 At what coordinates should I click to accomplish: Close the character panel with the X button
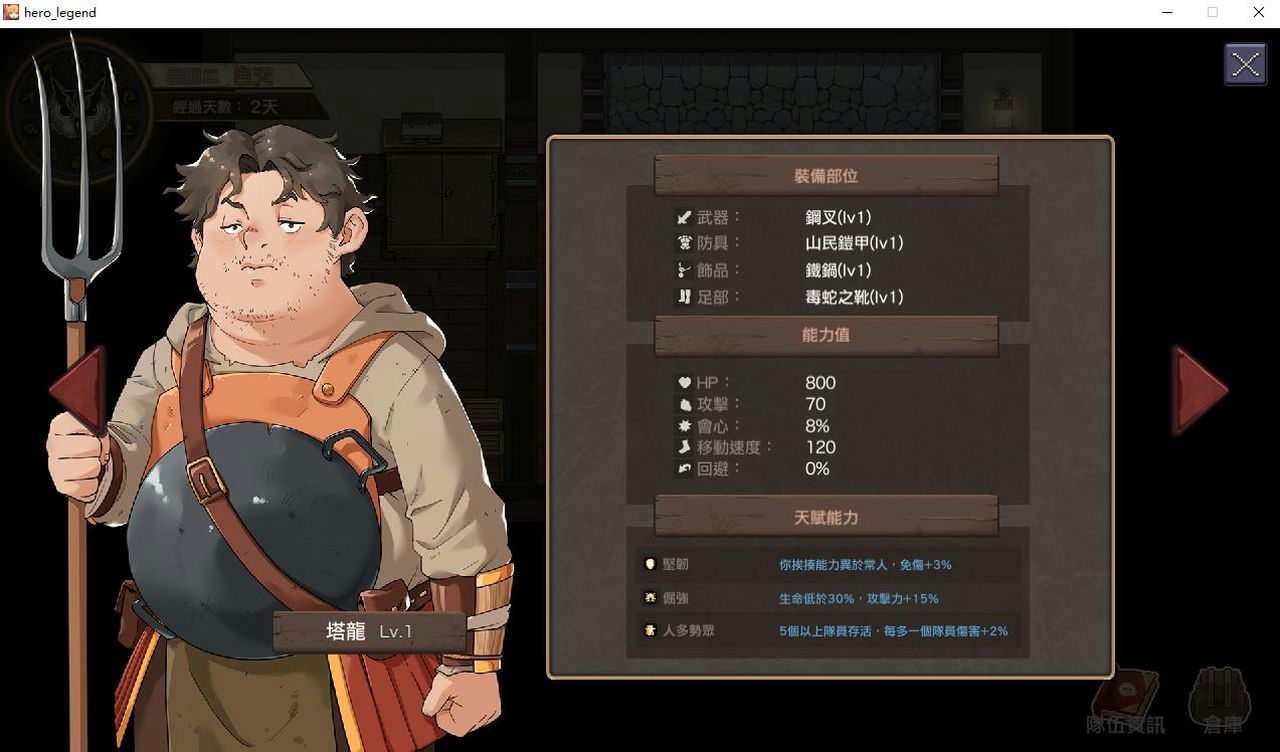[x=1245, y=64]
